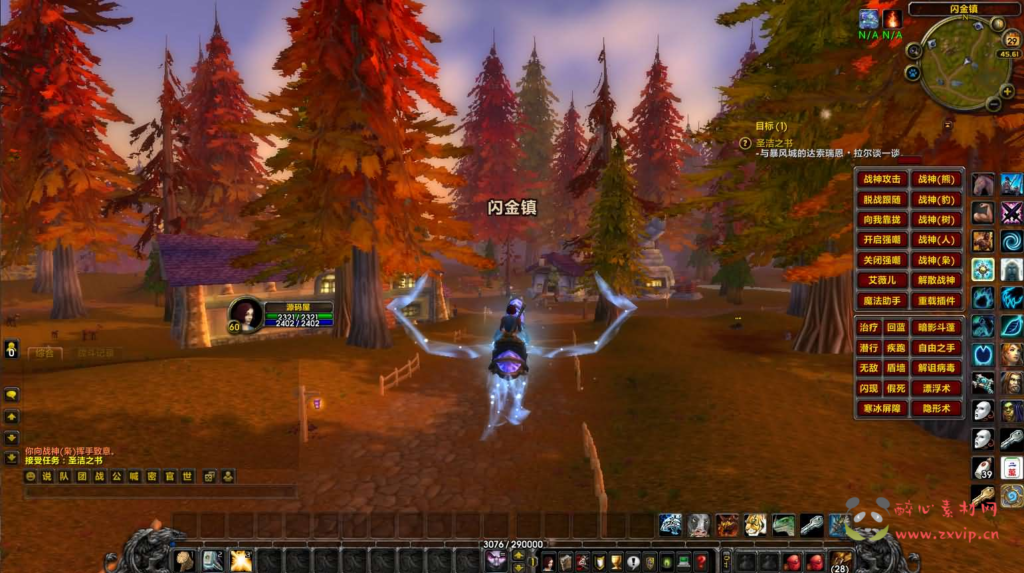Switch chat channel with the 说 button

pyautogui.click(x=46, y=477)
